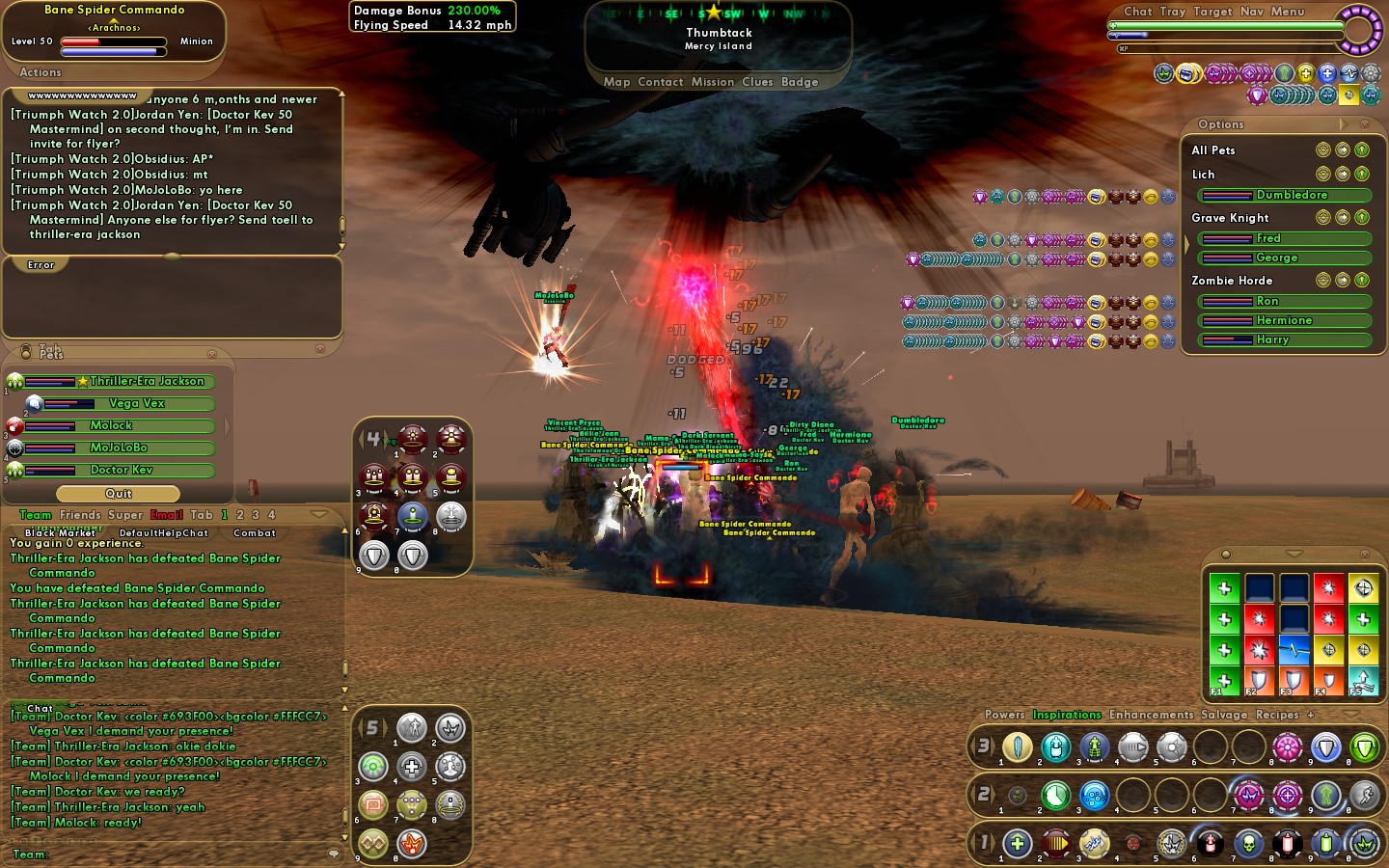Quit the team with Quit button

(119, 494)
